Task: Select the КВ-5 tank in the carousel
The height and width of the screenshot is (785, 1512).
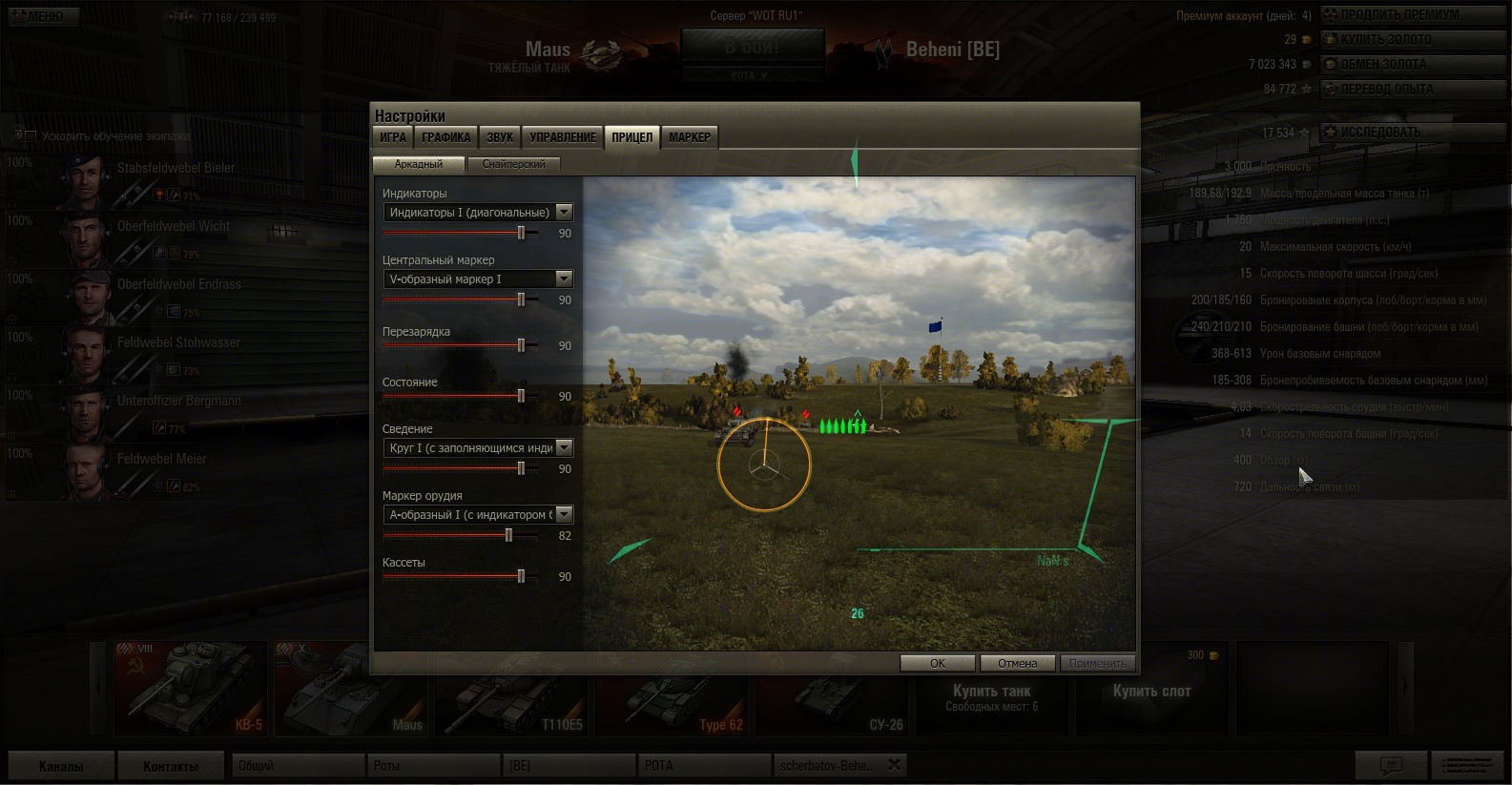Action: click(191, 689)
